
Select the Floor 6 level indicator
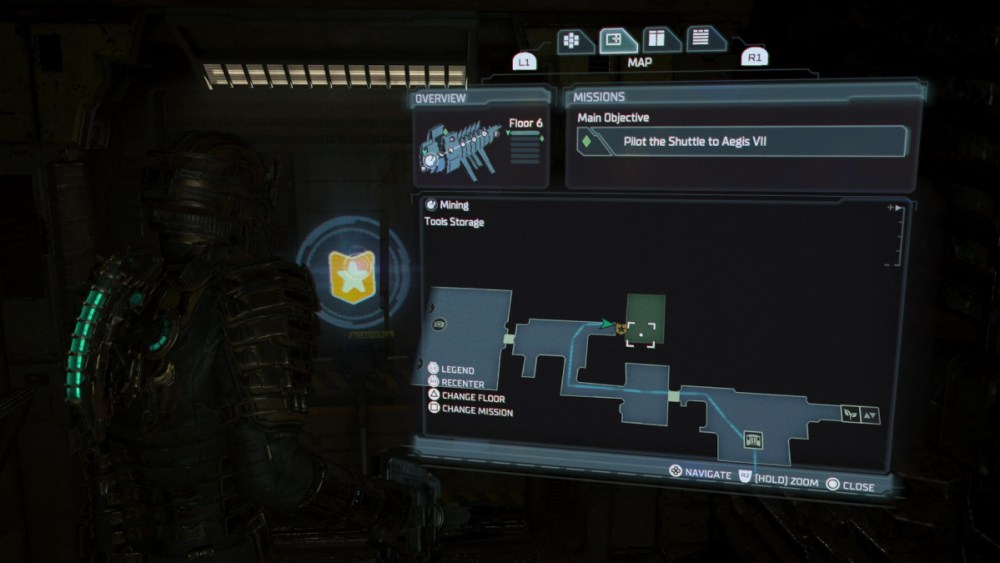pyautogui.click(x=524, y=124)
